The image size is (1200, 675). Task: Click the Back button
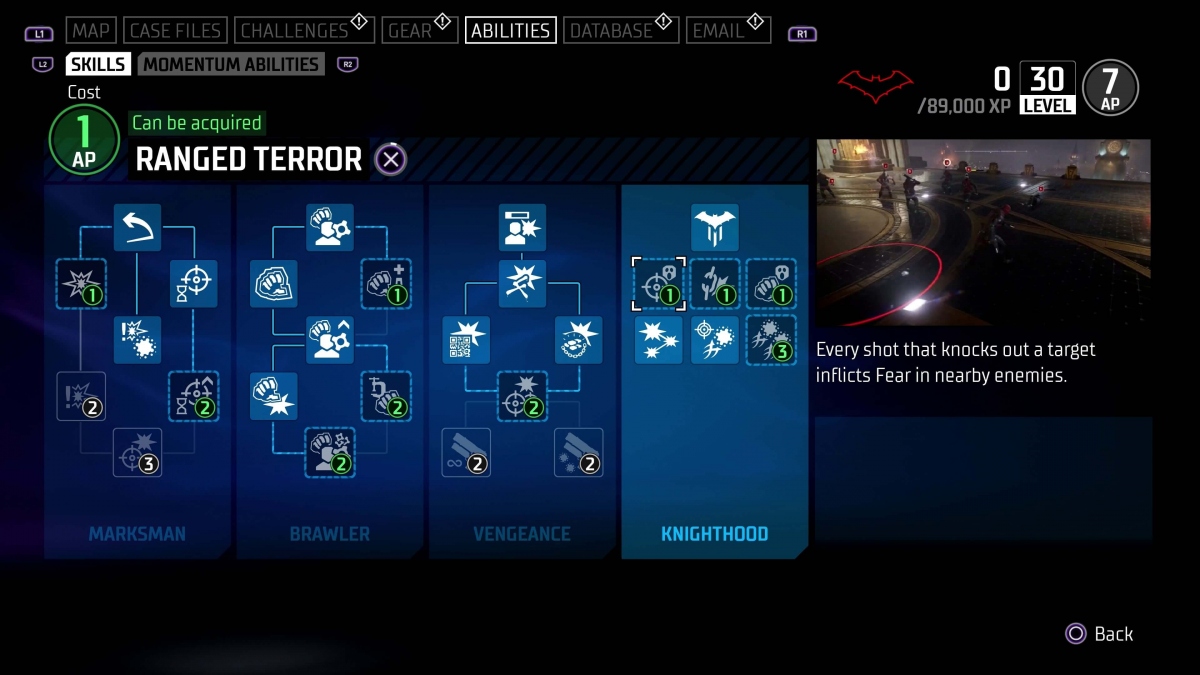[x=1100, y=634]
